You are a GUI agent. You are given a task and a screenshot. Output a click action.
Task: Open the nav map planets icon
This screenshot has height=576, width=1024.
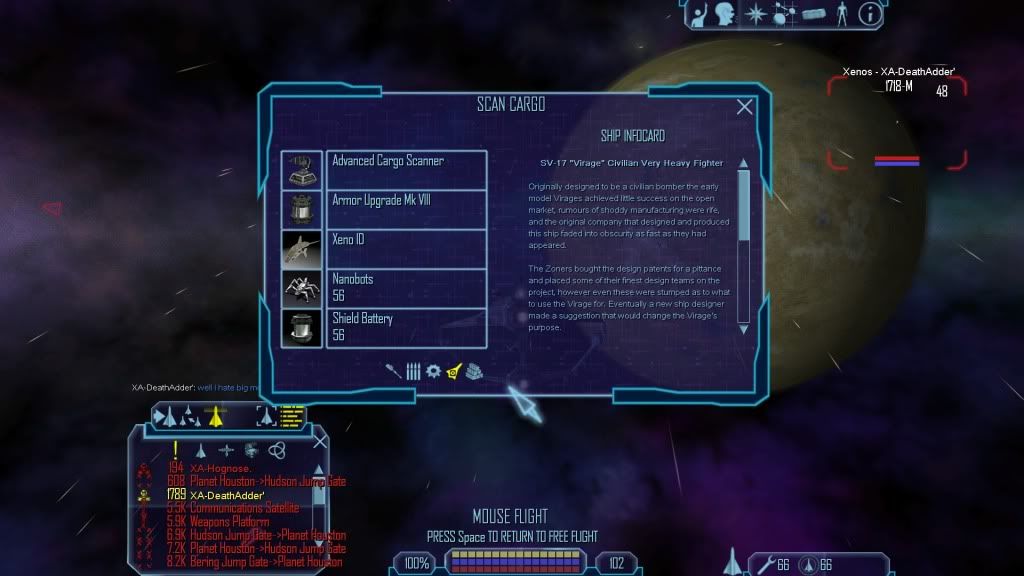(x=783, y=15)
